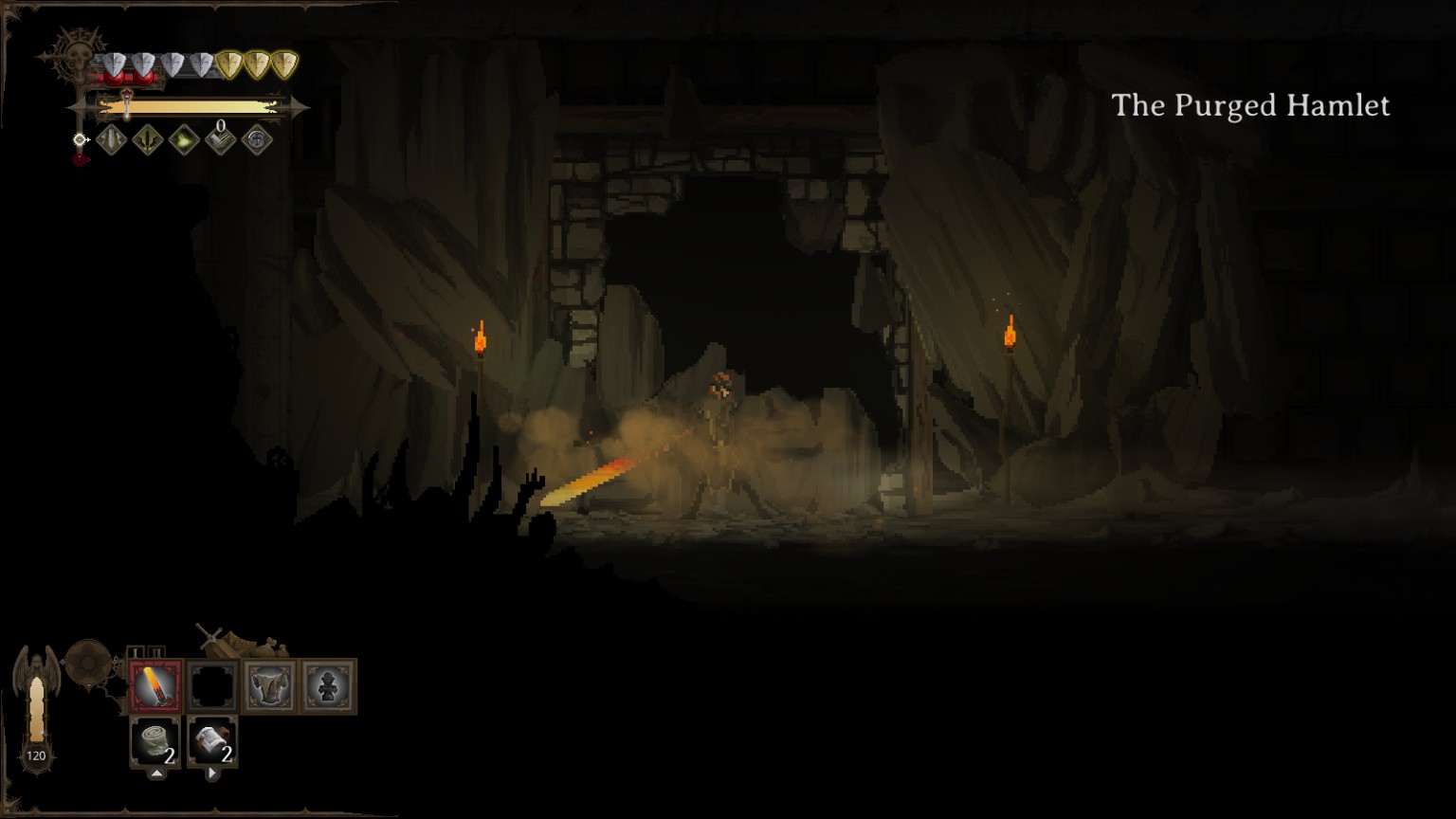Open the round shield emblem by hotbar
The width and height of the screenshot is (1456, 819).
click(x=88, y=662)
